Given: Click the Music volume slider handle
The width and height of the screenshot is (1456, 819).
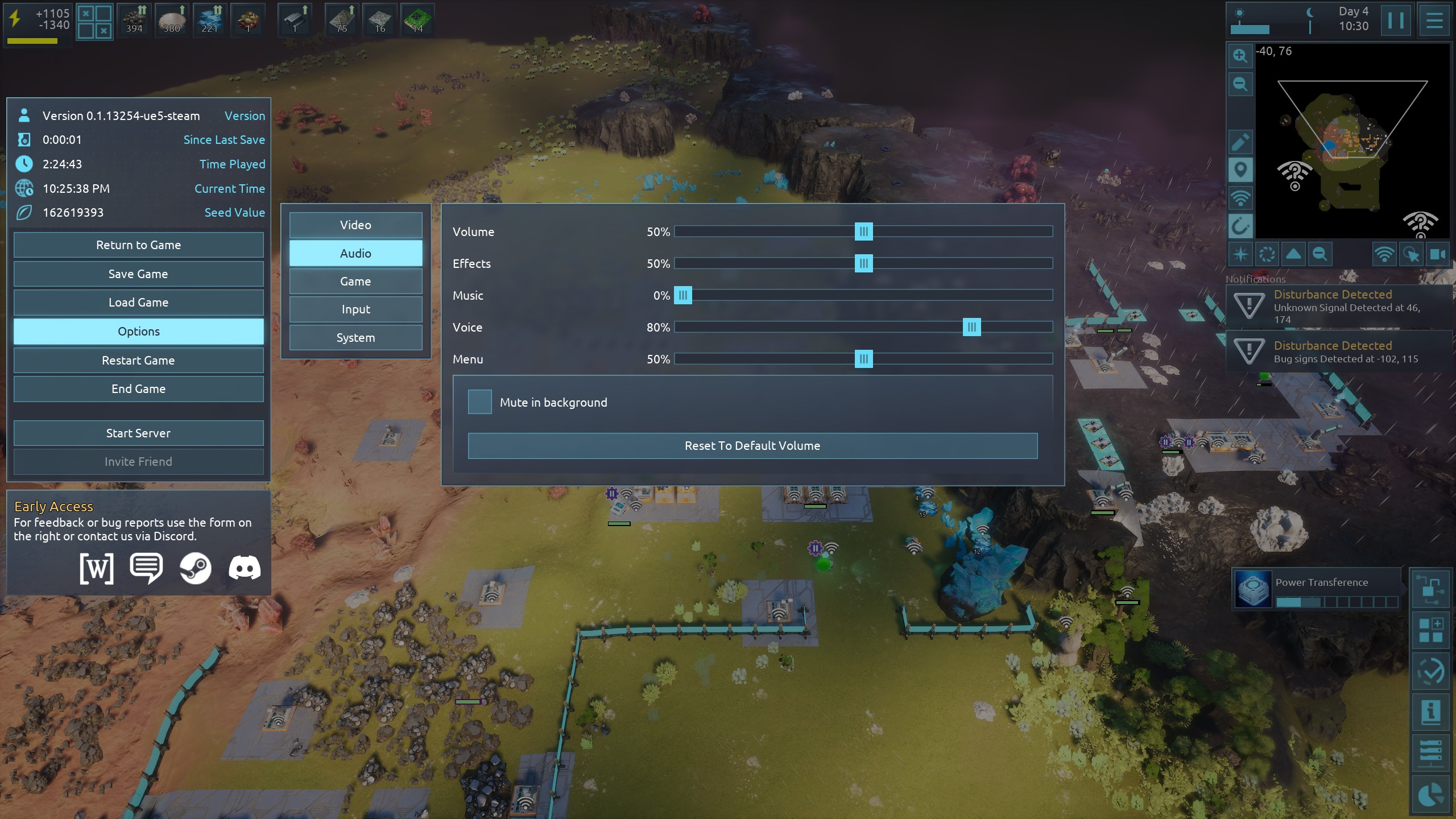Looking at the screenshot, I should 682,295.
